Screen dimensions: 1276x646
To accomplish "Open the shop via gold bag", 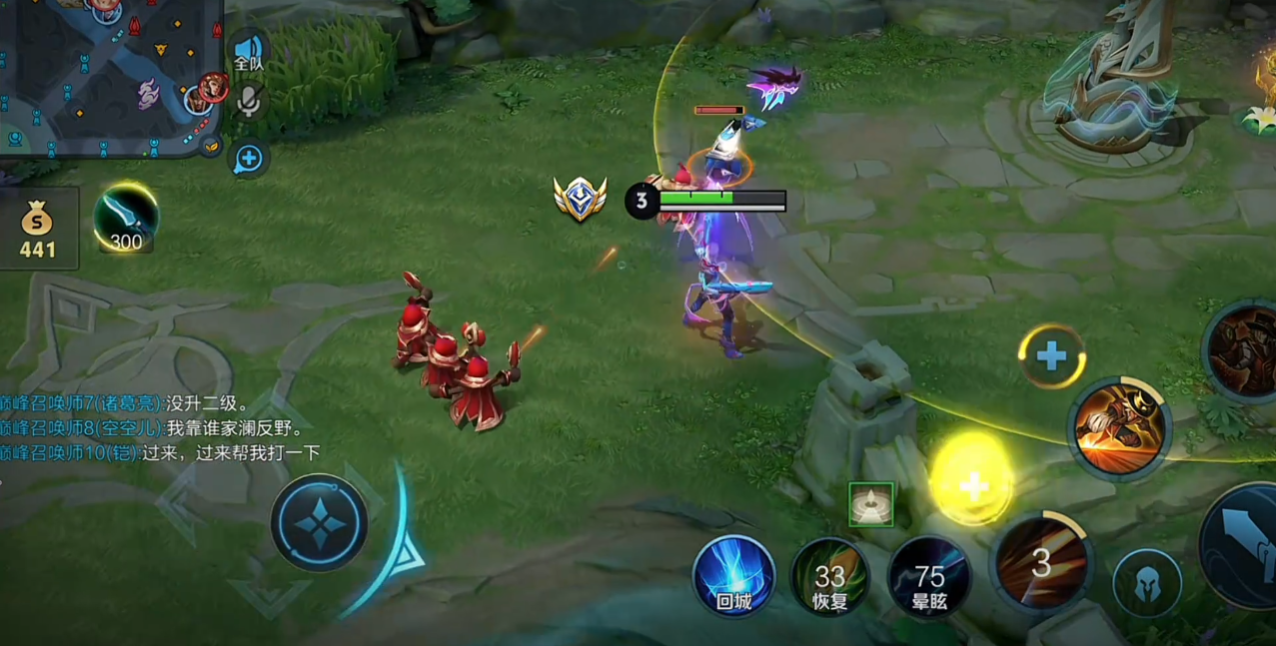I will tap(38, 227).
